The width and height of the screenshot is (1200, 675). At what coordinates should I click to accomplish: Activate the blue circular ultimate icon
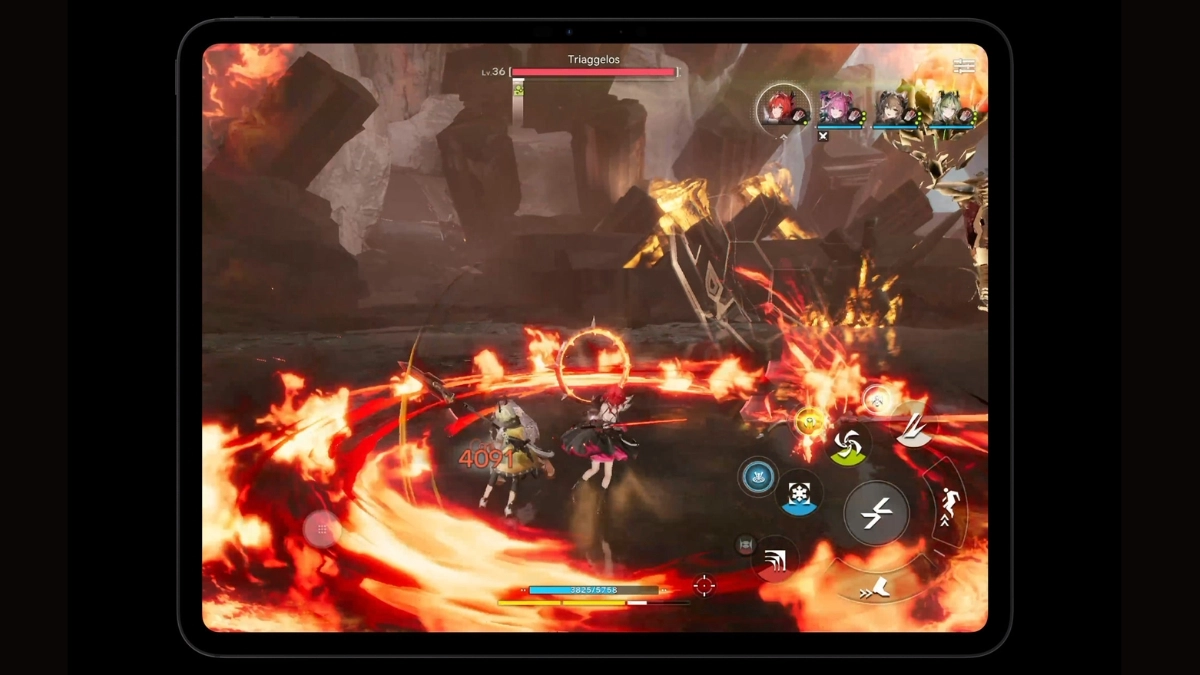click(758, 477)
